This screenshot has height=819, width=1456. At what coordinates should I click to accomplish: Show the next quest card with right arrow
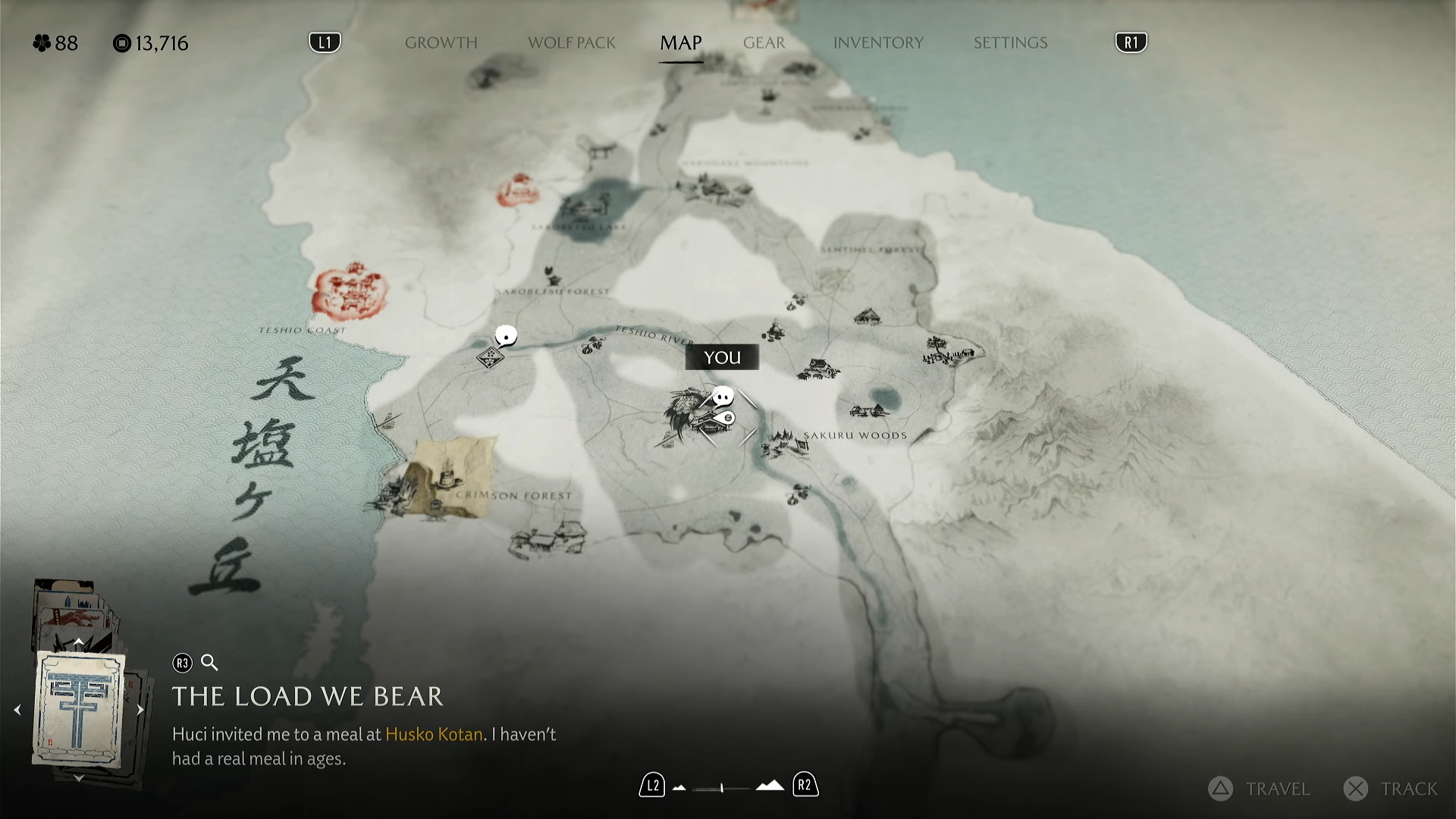pos(140,711)
